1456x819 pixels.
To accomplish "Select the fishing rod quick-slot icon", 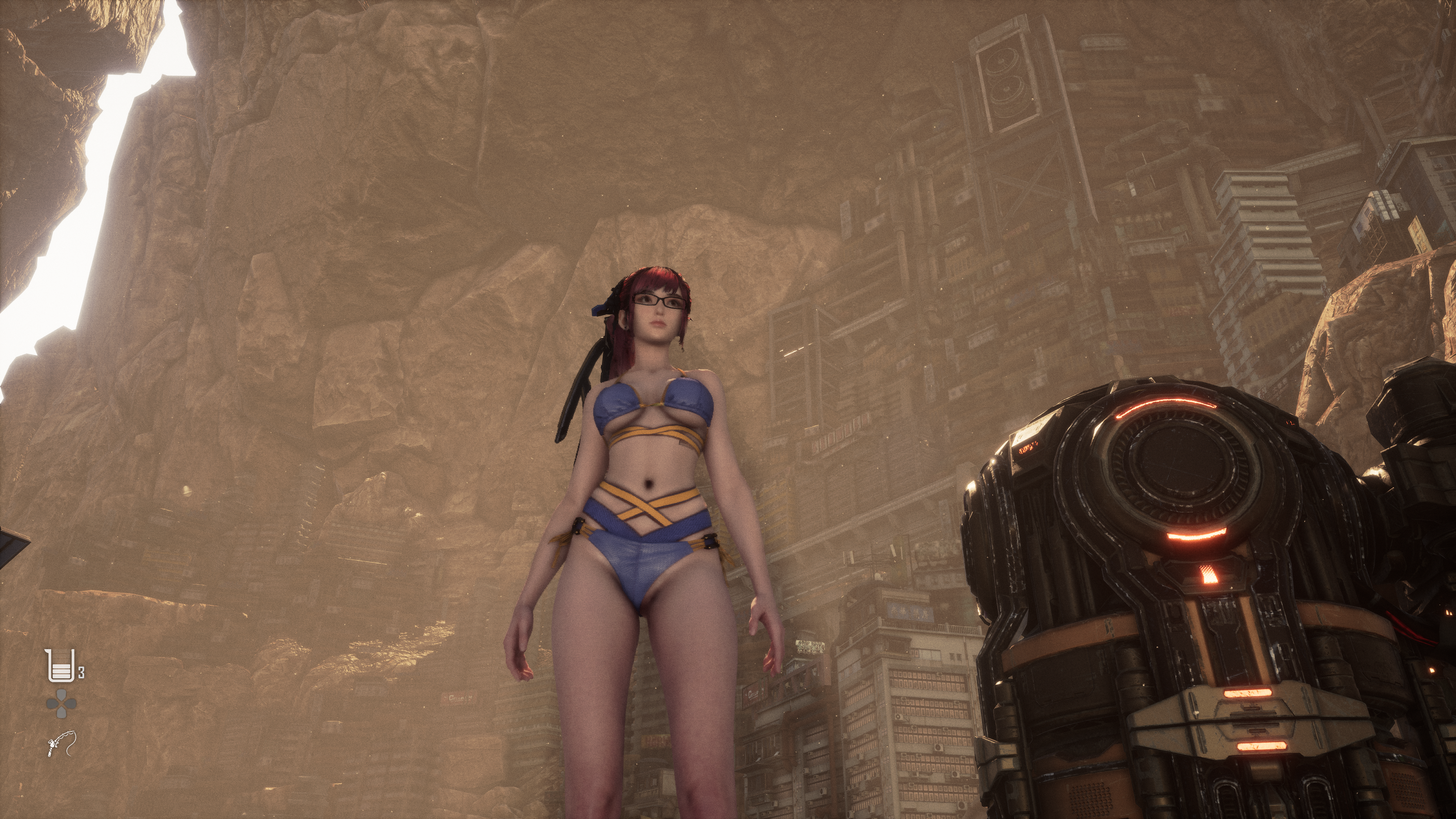I will [x=61, y=744].
